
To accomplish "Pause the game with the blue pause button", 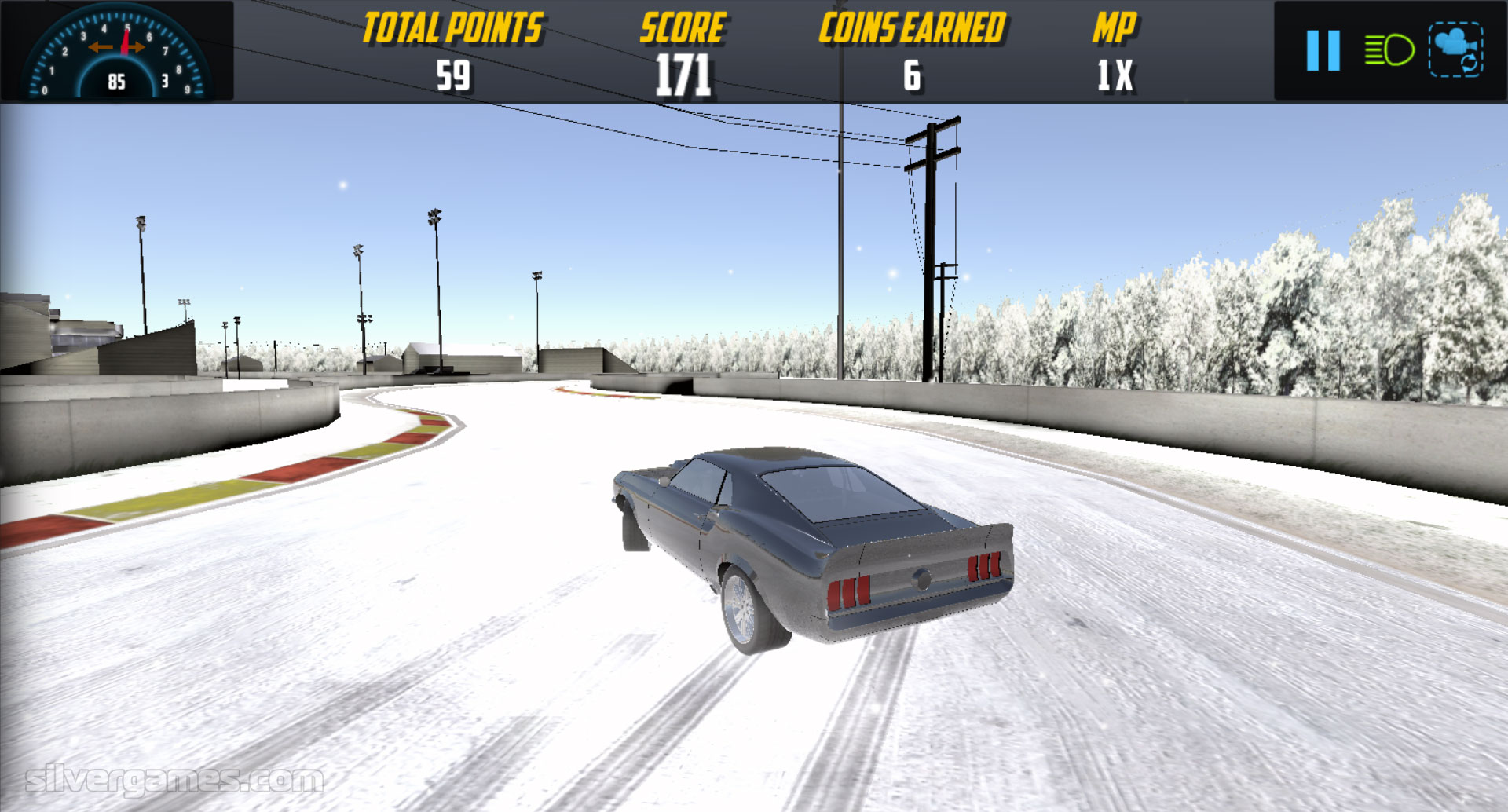I will (1323, 51).
